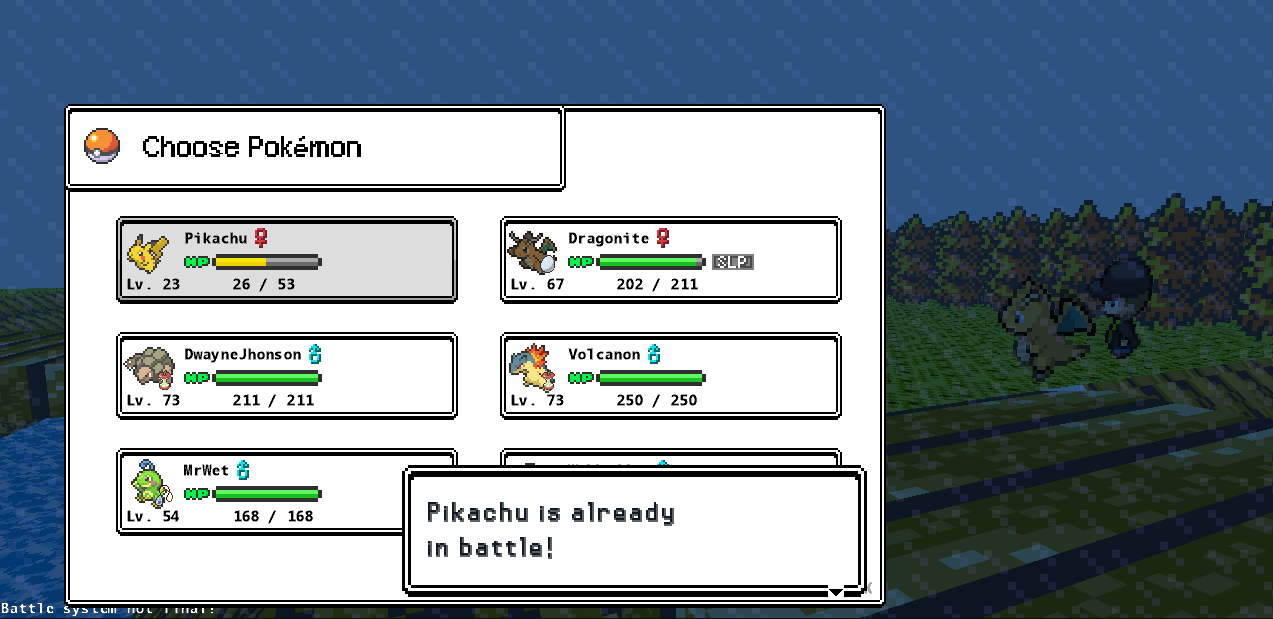Select Pikachu in the party list
This screenshot has height=619, width=1273.
[287, 260]
